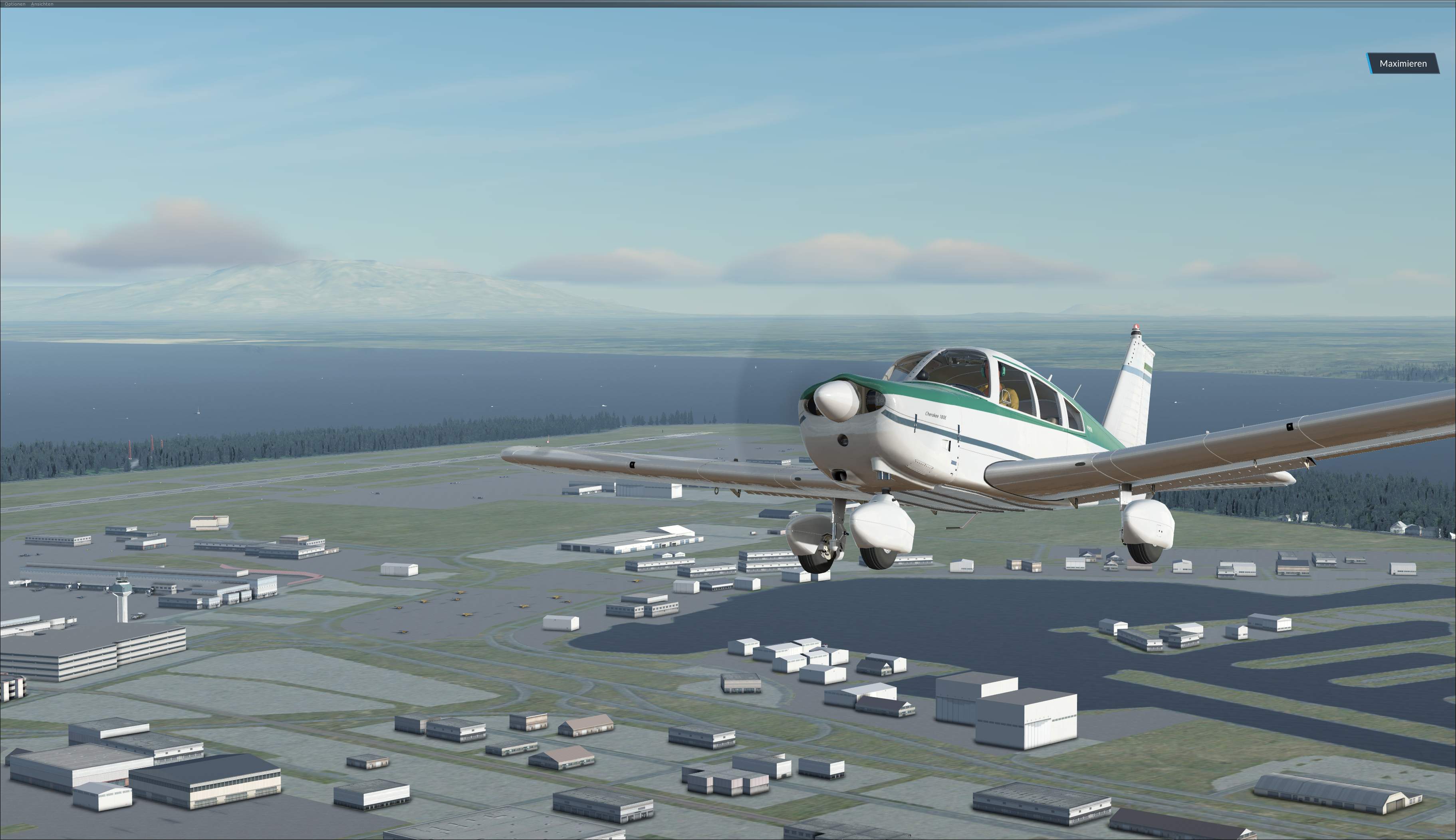Click the Maximieren button
The width and height of the screenshot is (1456, 840).
(1402, 63)
